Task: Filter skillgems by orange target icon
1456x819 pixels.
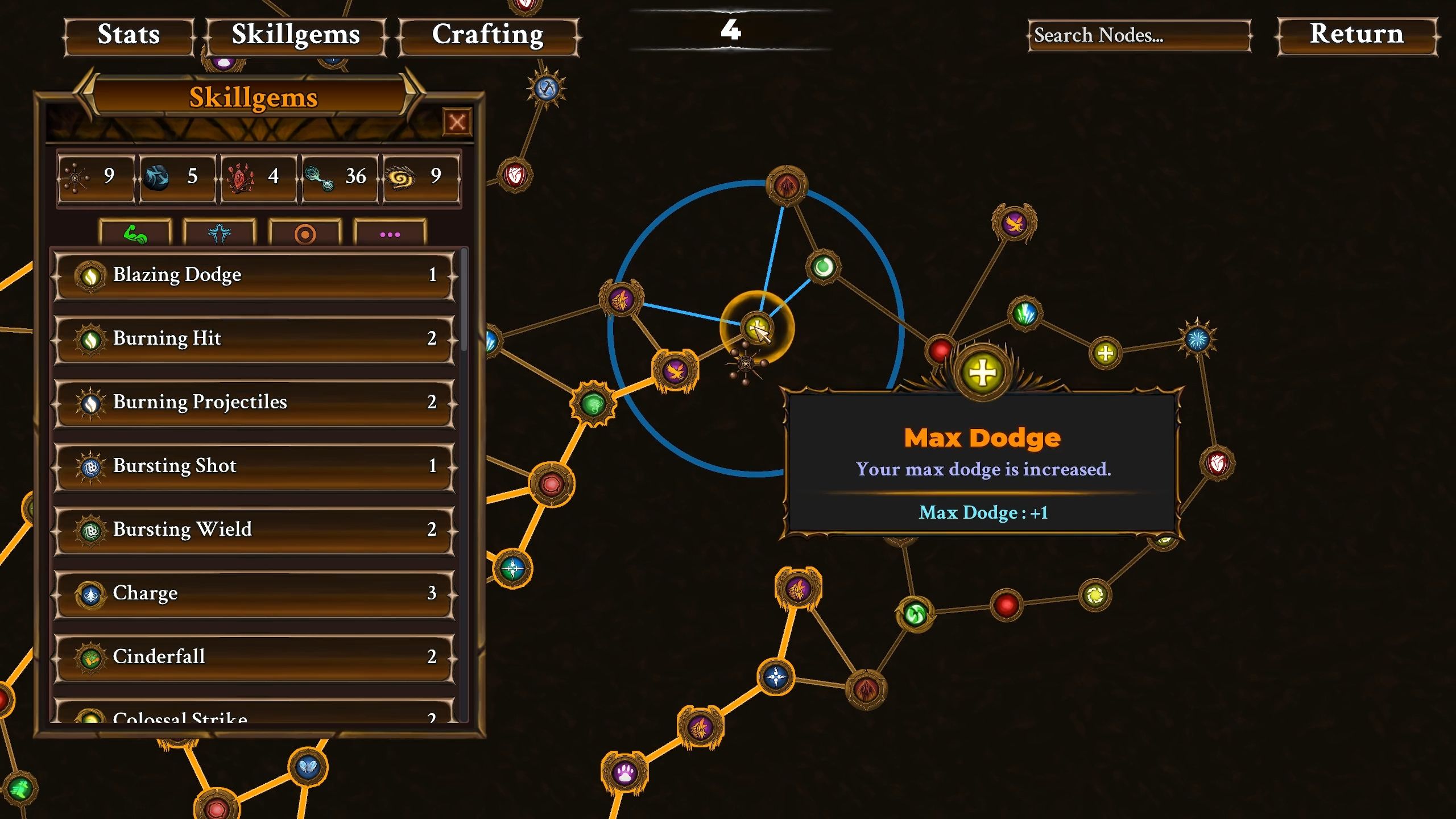Action: (305, 234)
